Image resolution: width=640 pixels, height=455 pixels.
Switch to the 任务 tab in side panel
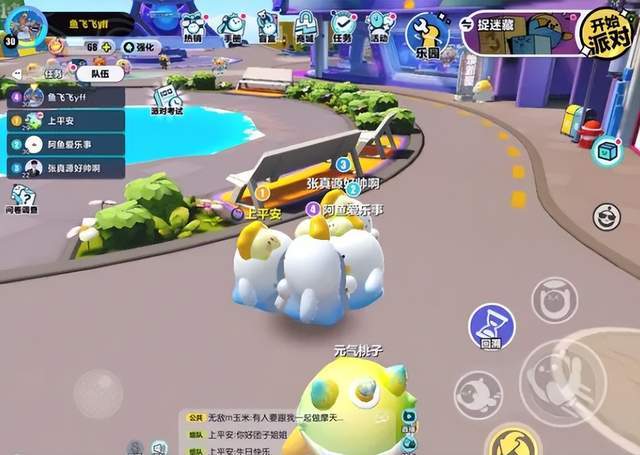click(57, 72)
